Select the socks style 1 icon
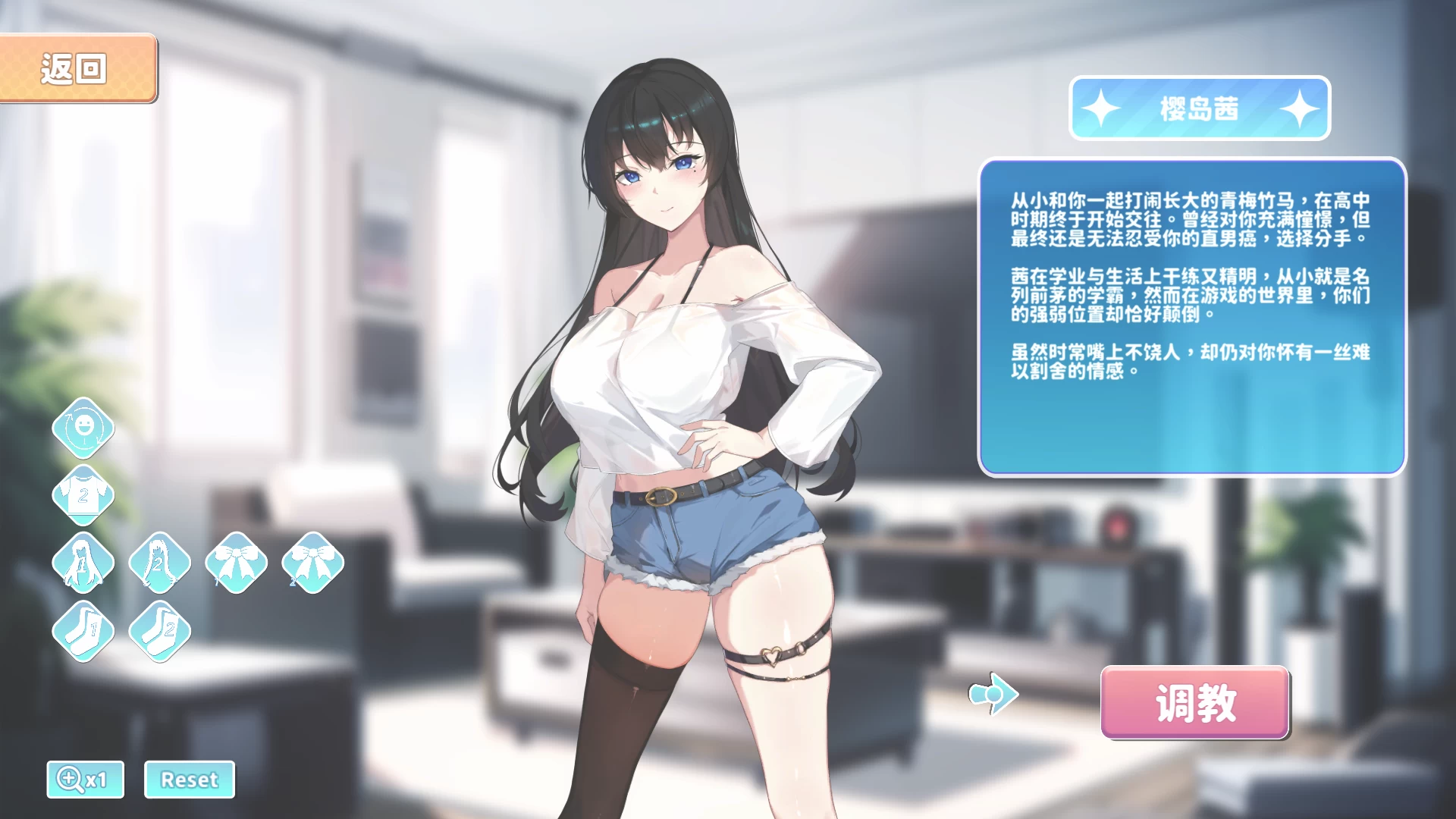This screenshot has height=819, width=1456. pos(83,629)
